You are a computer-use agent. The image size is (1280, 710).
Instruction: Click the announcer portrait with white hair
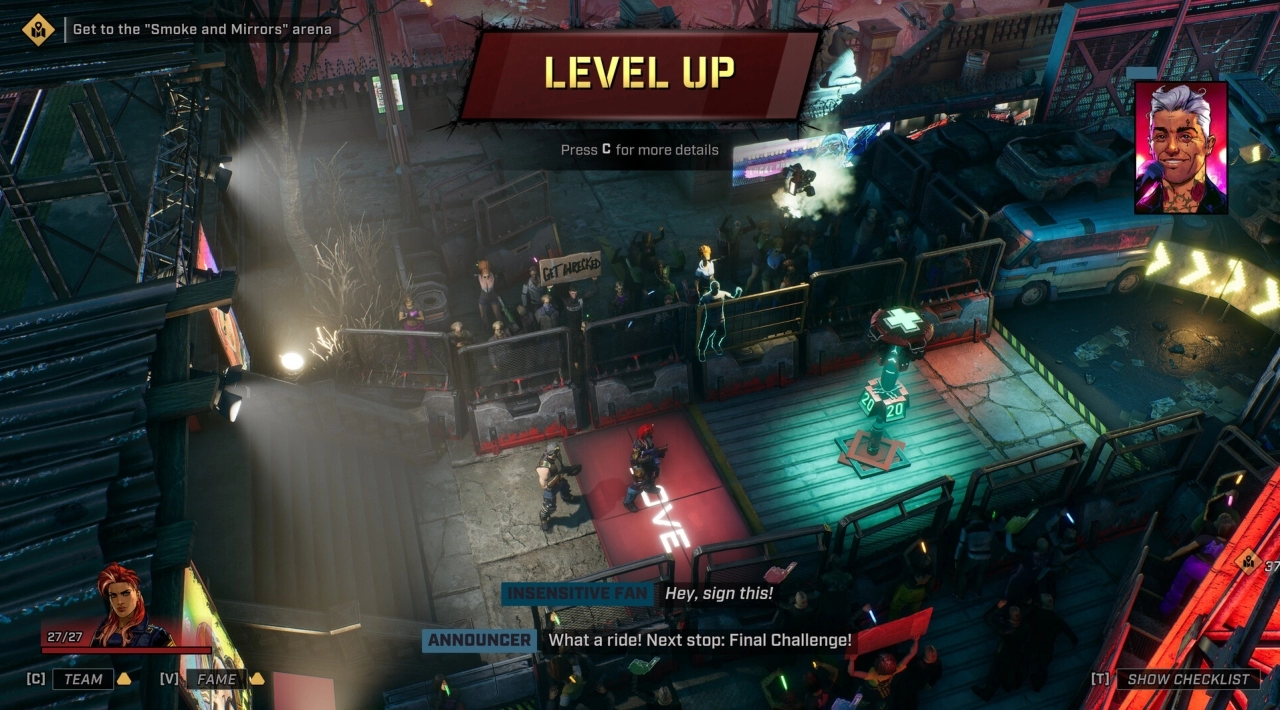pos(1180,148)
